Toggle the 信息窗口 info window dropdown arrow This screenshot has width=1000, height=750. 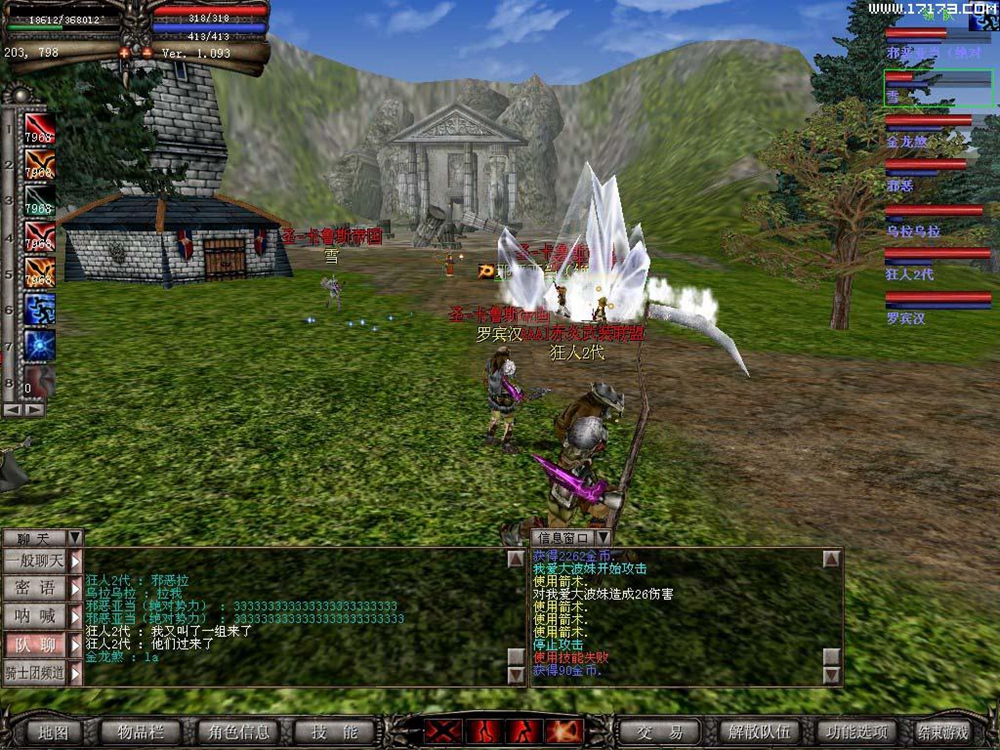tap(603, 538)
